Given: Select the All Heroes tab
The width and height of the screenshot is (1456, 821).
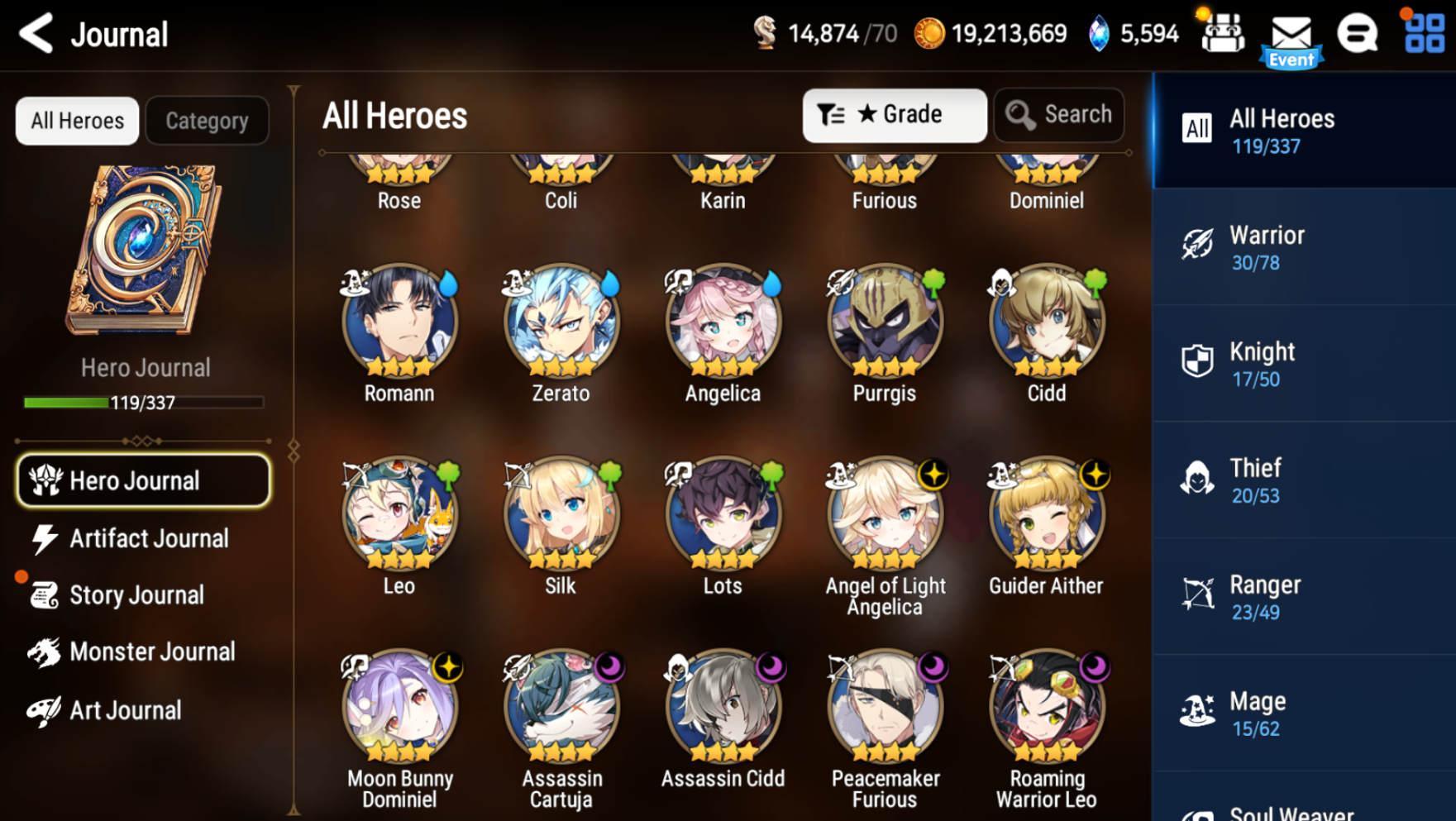Looking at the screenshot, I should click(x=77, y=121).
